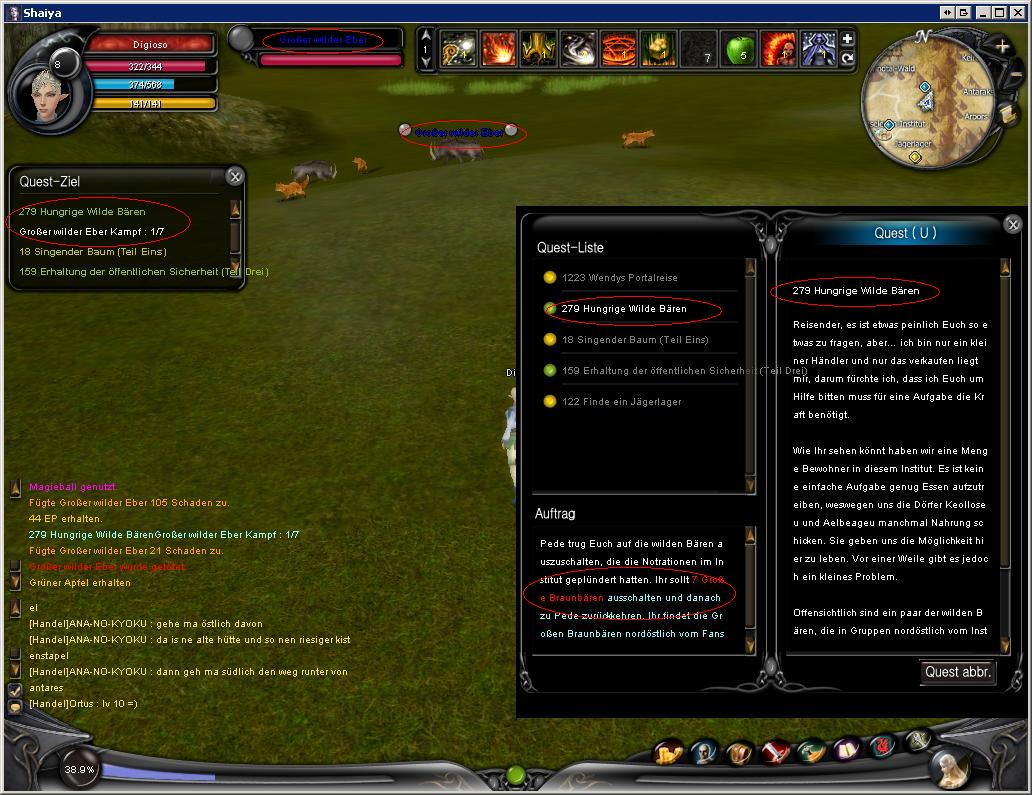This screenshot has height=795, width=1032.
Task: Open the open-book menu icon
Action: pyautogui.click(x=848, y=749)
